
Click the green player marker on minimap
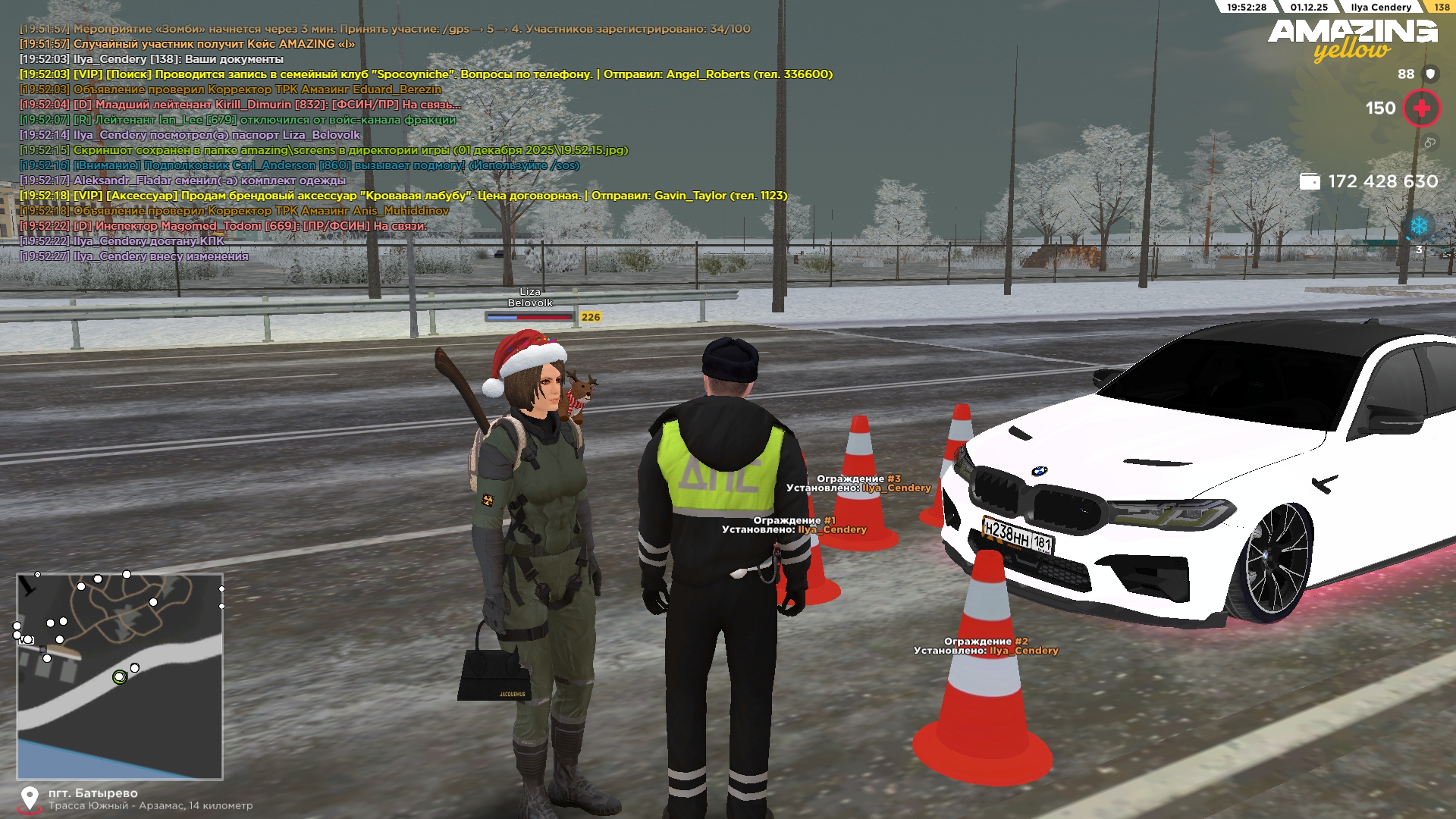[119, 677]
